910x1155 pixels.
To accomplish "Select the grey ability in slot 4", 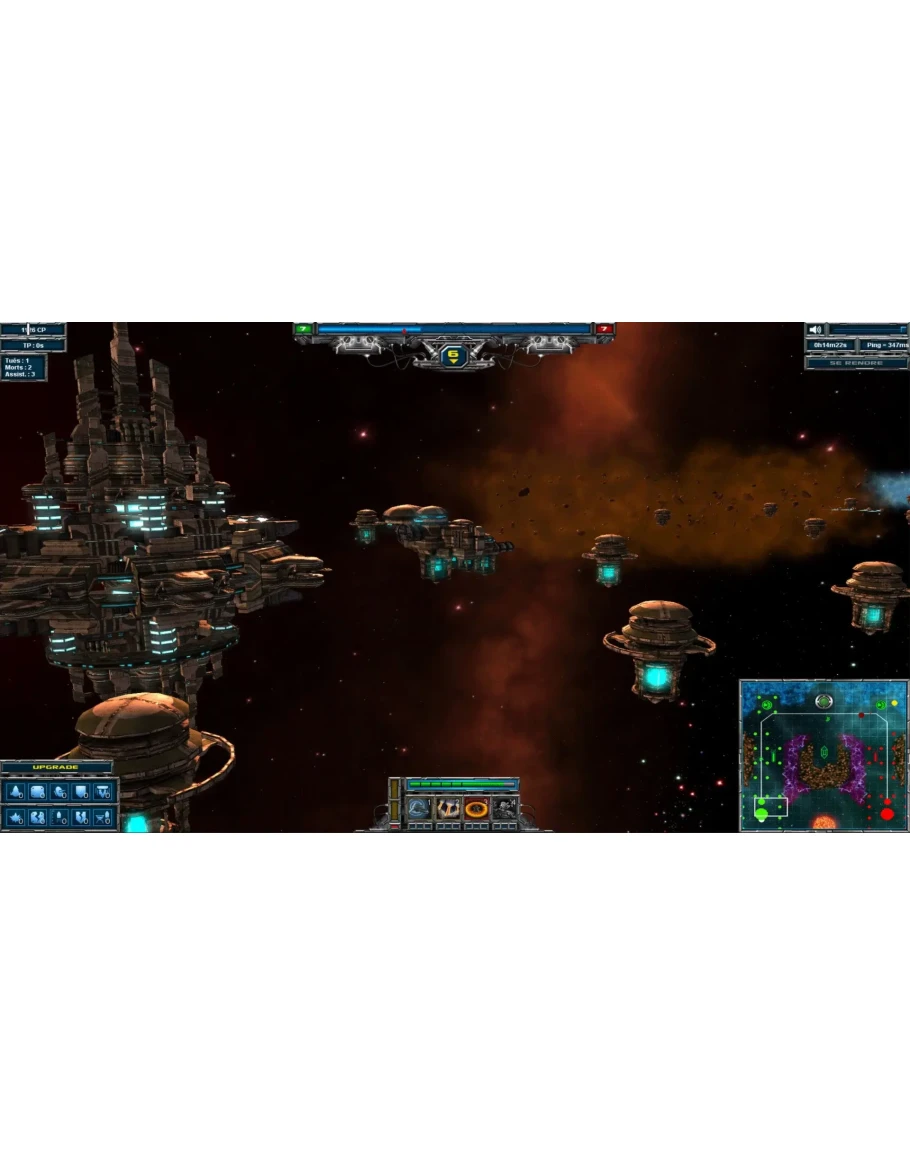I will 504,809.
